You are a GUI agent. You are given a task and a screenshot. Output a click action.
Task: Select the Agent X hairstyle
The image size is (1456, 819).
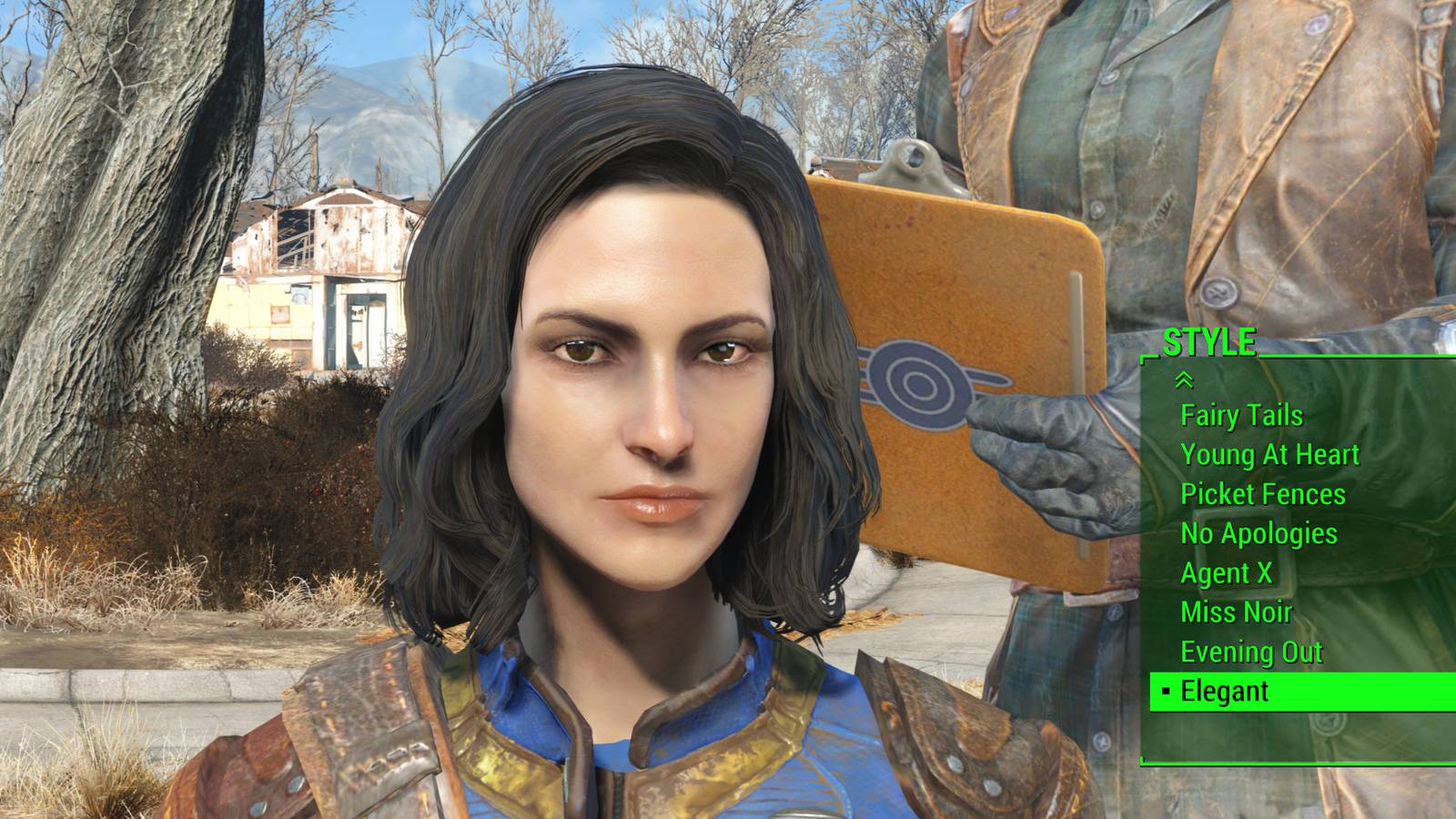point(1226,573)
